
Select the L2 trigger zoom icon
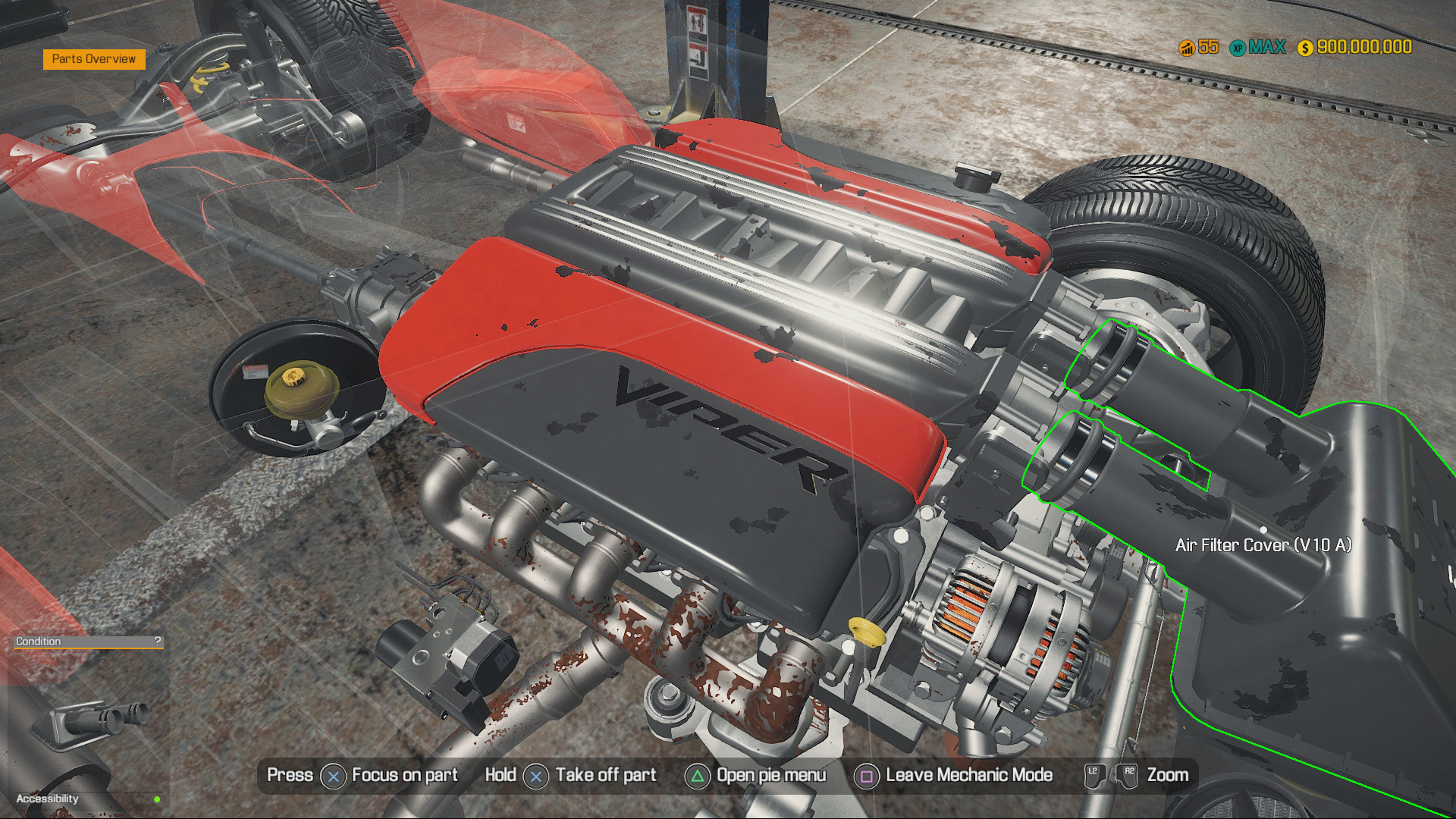tap(1094, 775)
